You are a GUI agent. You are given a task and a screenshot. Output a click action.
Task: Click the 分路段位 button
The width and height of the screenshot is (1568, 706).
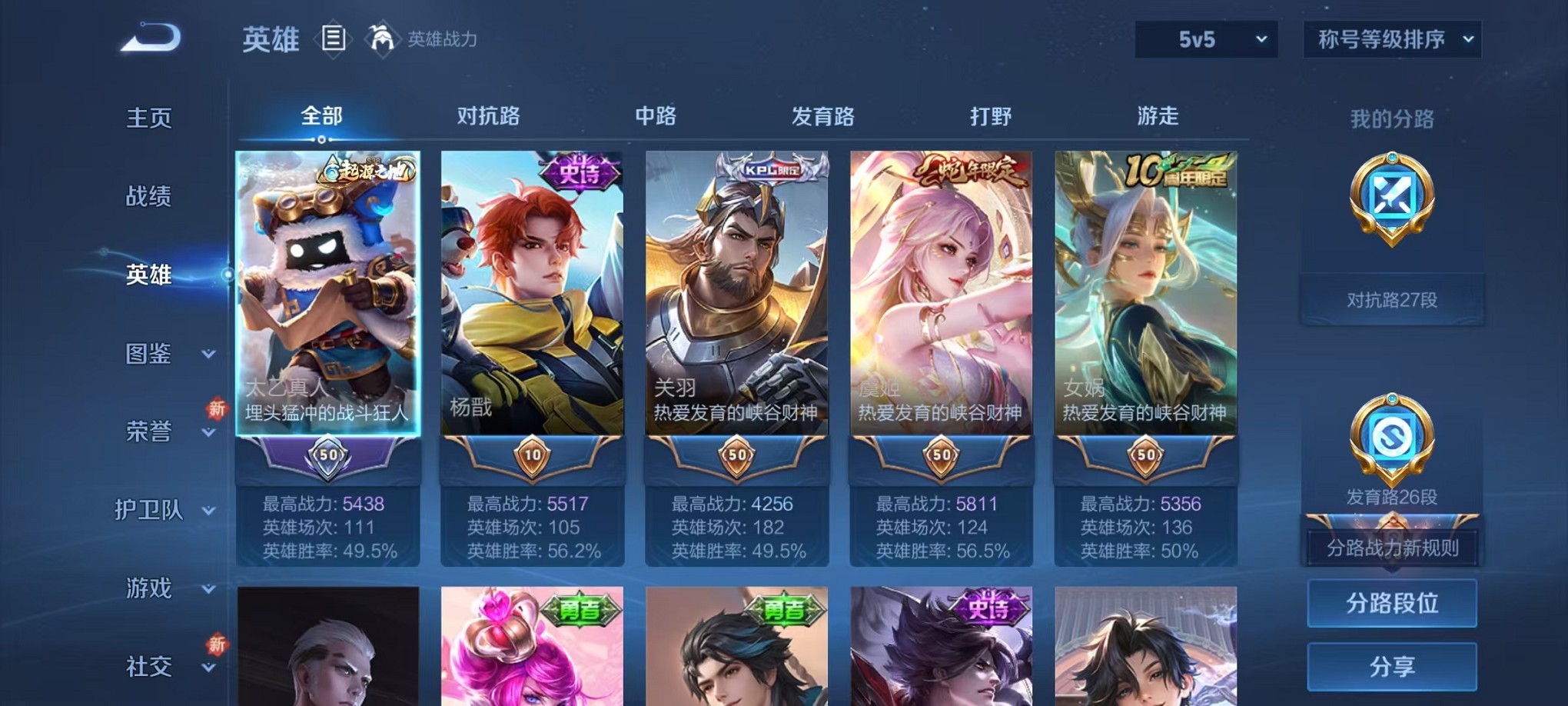(1393, 603)
